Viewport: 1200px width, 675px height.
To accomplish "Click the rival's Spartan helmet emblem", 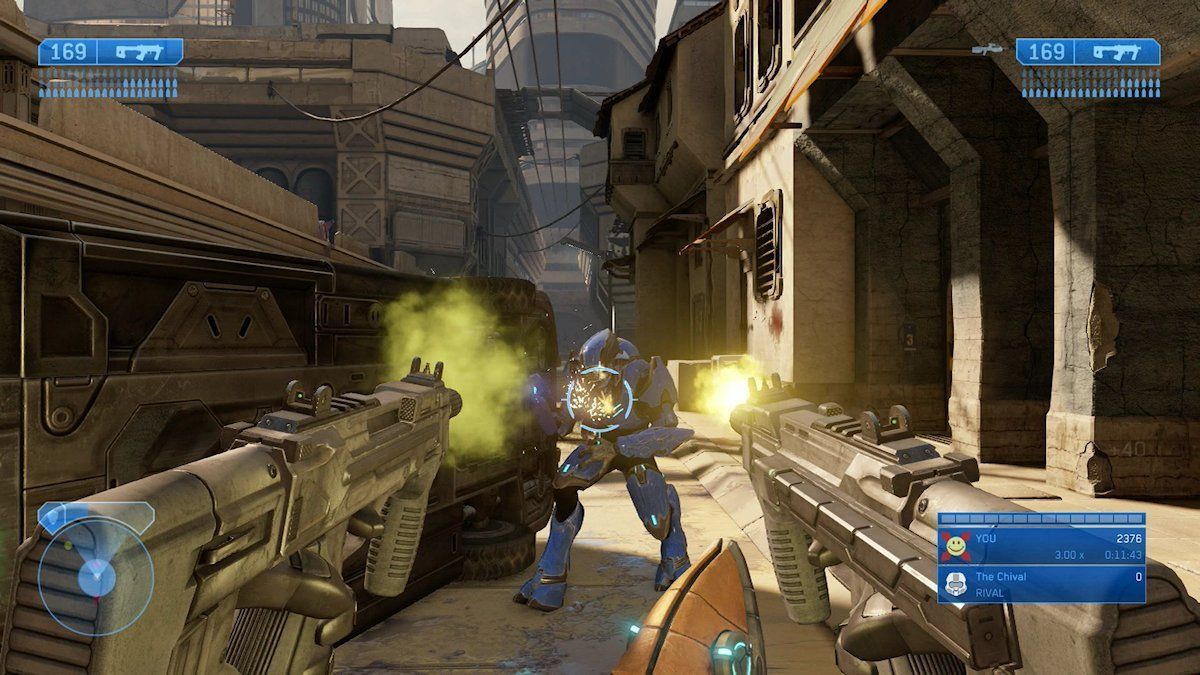I will pyautogui.click(x=956, y=584).
